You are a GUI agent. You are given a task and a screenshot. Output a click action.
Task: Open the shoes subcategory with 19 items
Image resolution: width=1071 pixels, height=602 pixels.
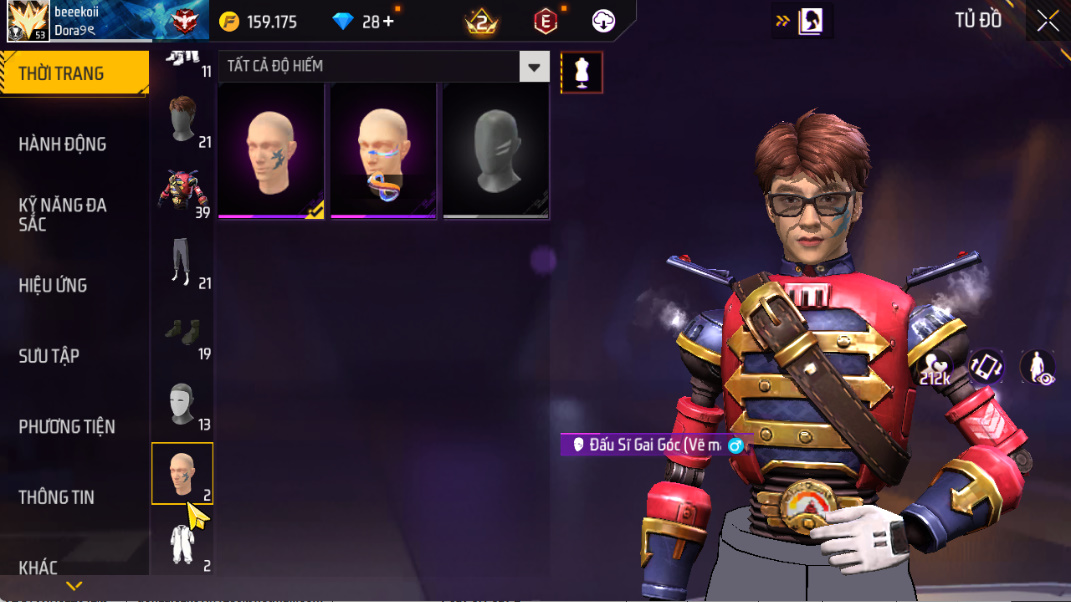(182, 333)
